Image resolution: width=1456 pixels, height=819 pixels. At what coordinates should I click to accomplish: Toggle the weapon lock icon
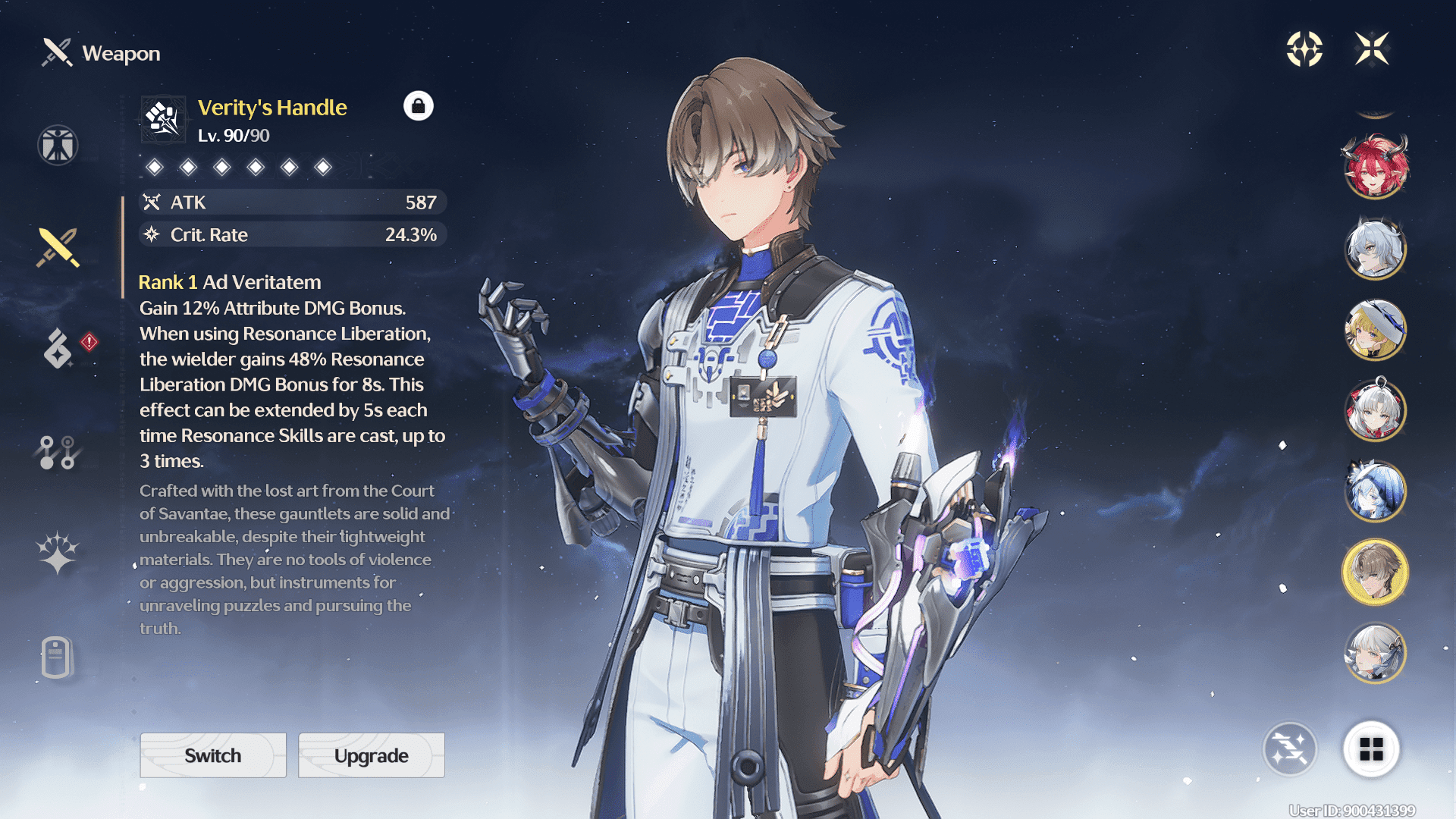click(x=418, y=106)
